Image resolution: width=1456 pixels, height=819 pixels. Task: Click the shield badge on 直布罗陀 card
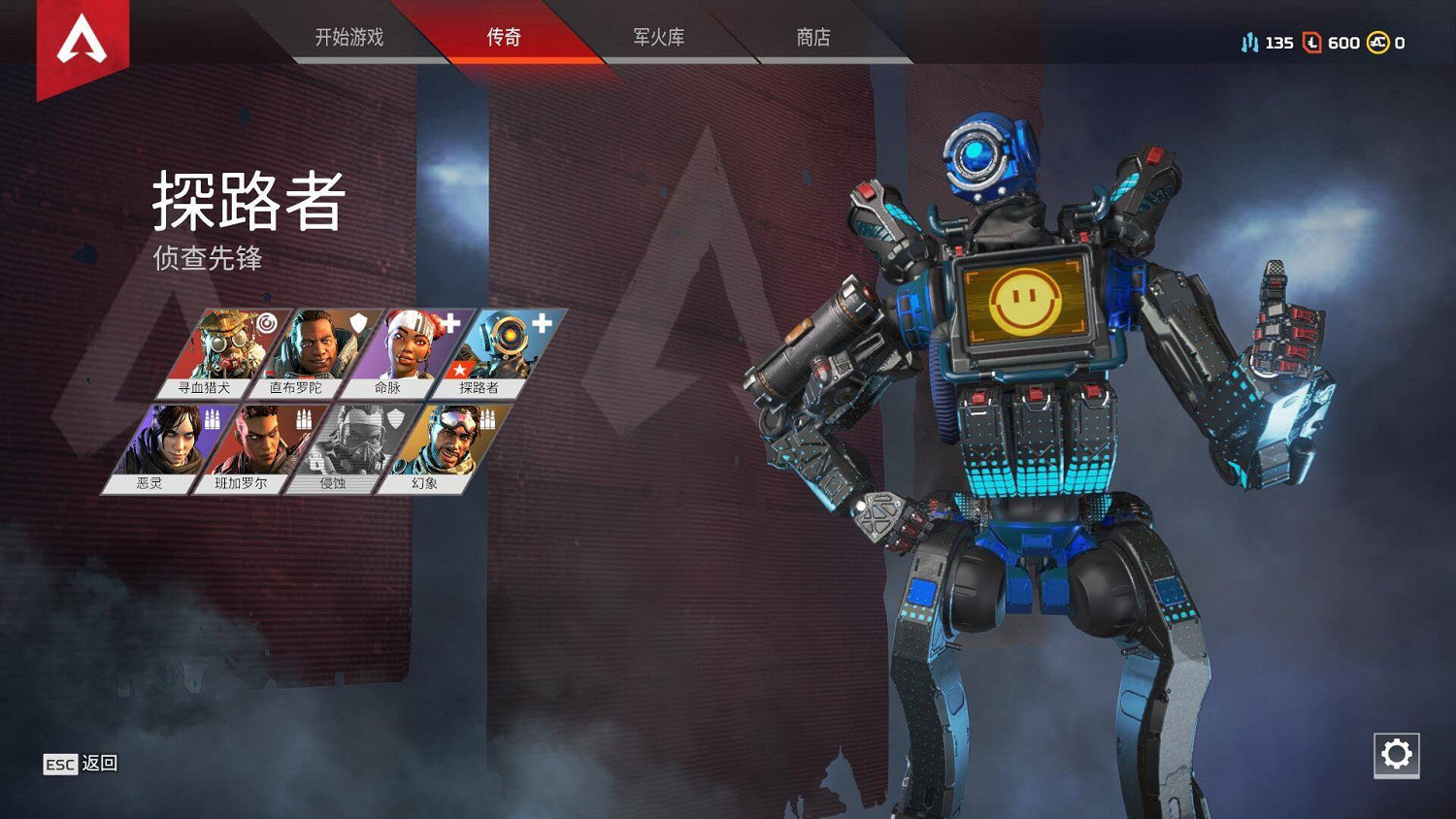coord(359,323)
